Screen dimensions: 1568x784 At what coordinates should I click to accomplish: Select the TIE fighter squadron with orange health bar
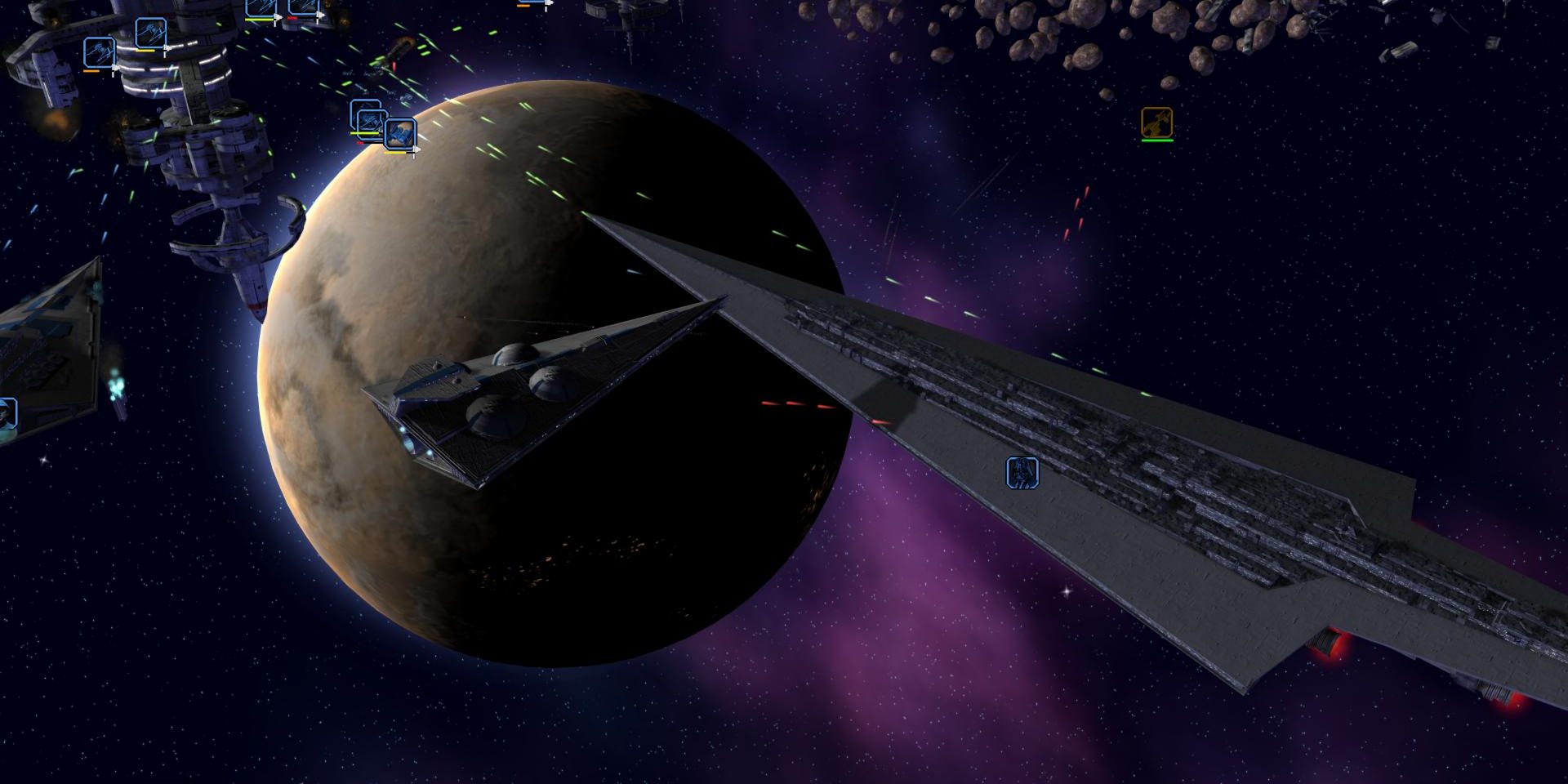click(x=99, y=53)
